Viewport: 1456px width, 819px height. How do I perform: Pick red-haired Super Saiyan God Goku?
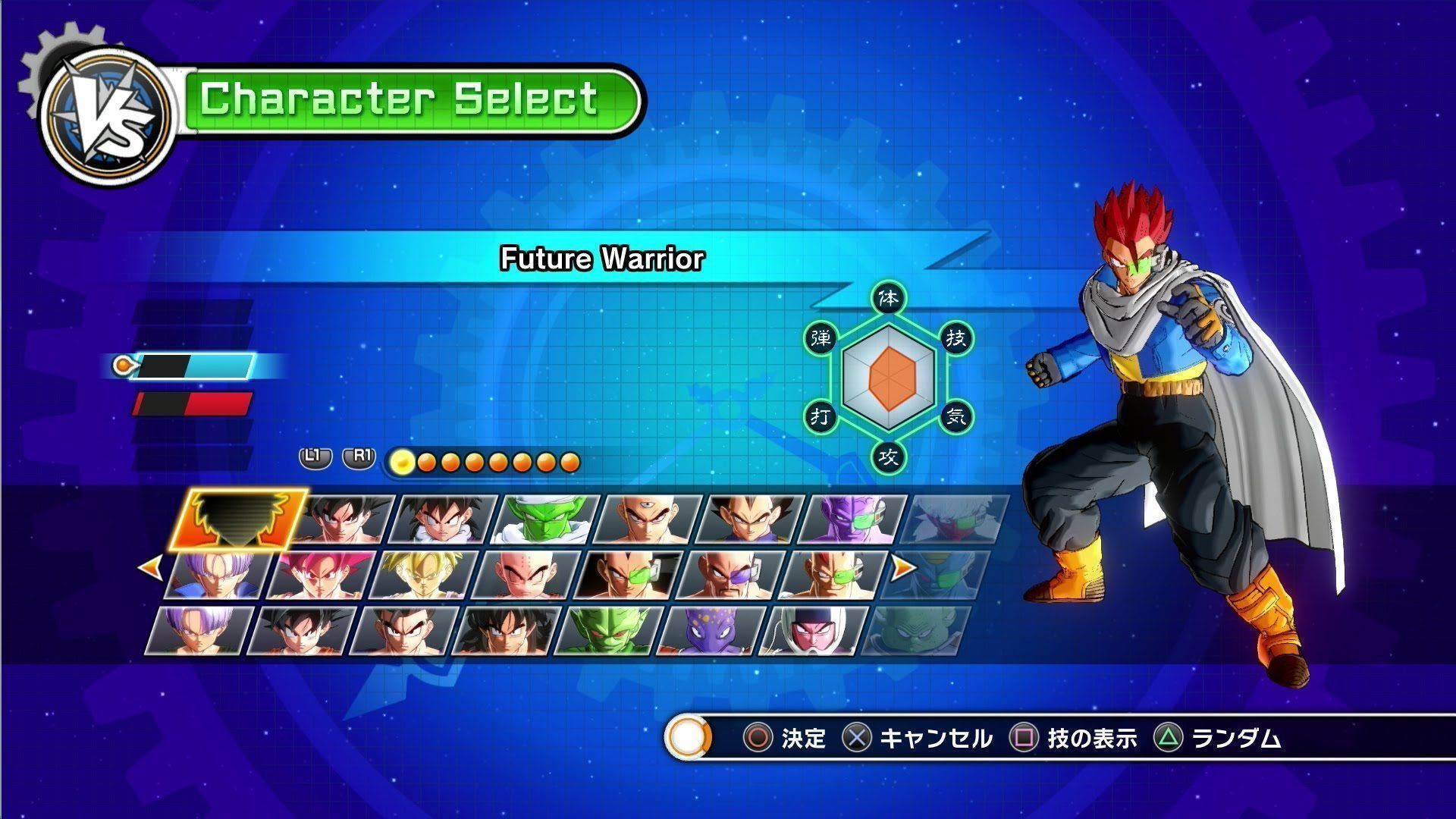coord(322,576)
